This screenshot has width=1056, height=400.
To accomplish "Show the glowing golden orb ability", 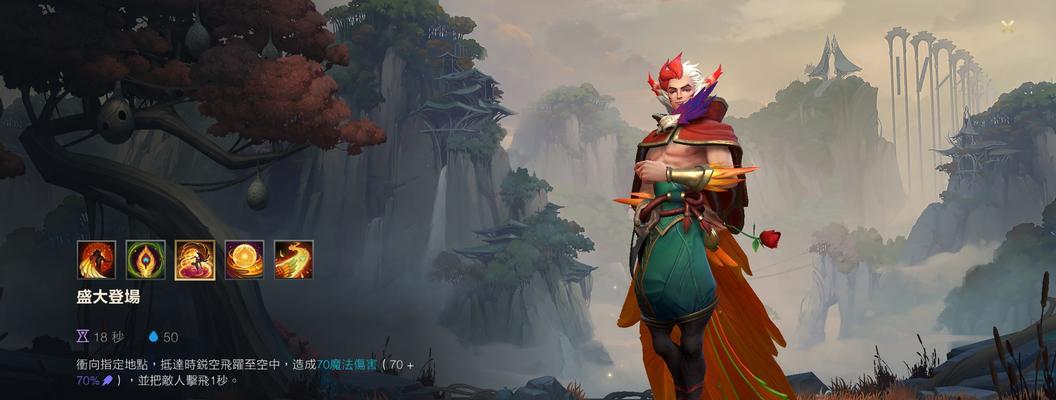I will [244, 260].
